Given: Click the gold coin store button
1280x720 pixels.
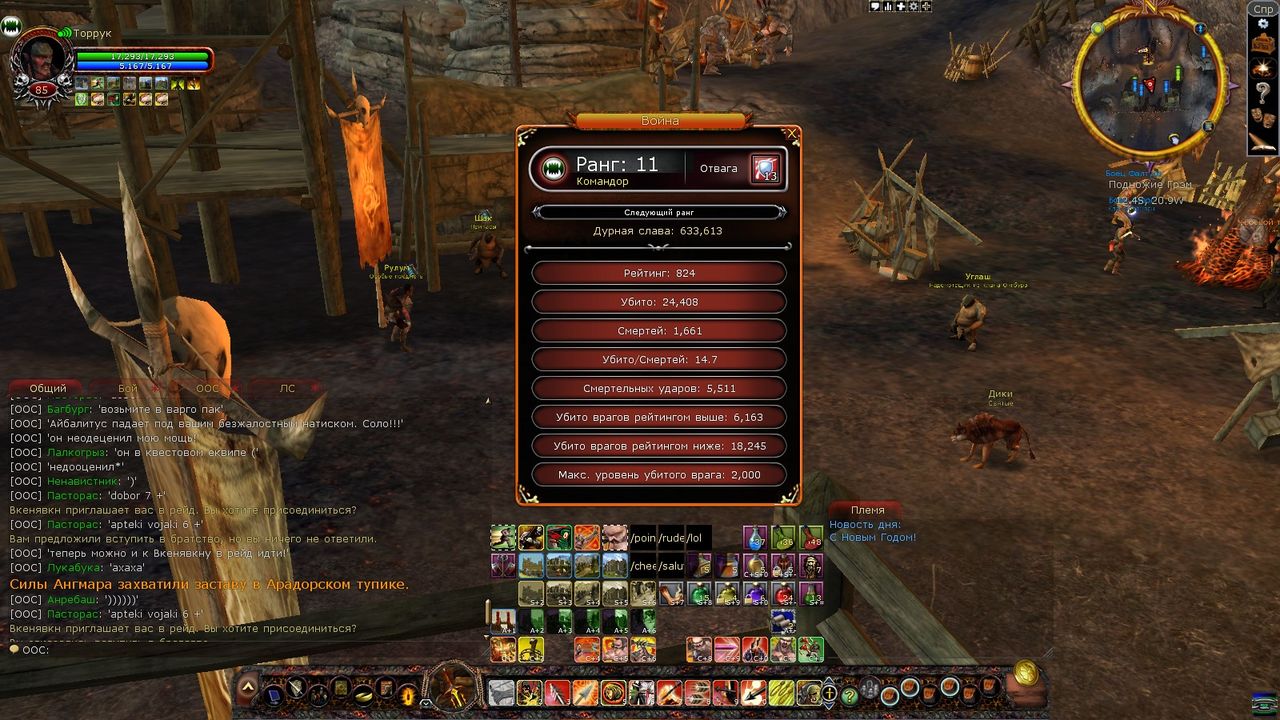Looking at the screenshot, I should [1025, 673].
